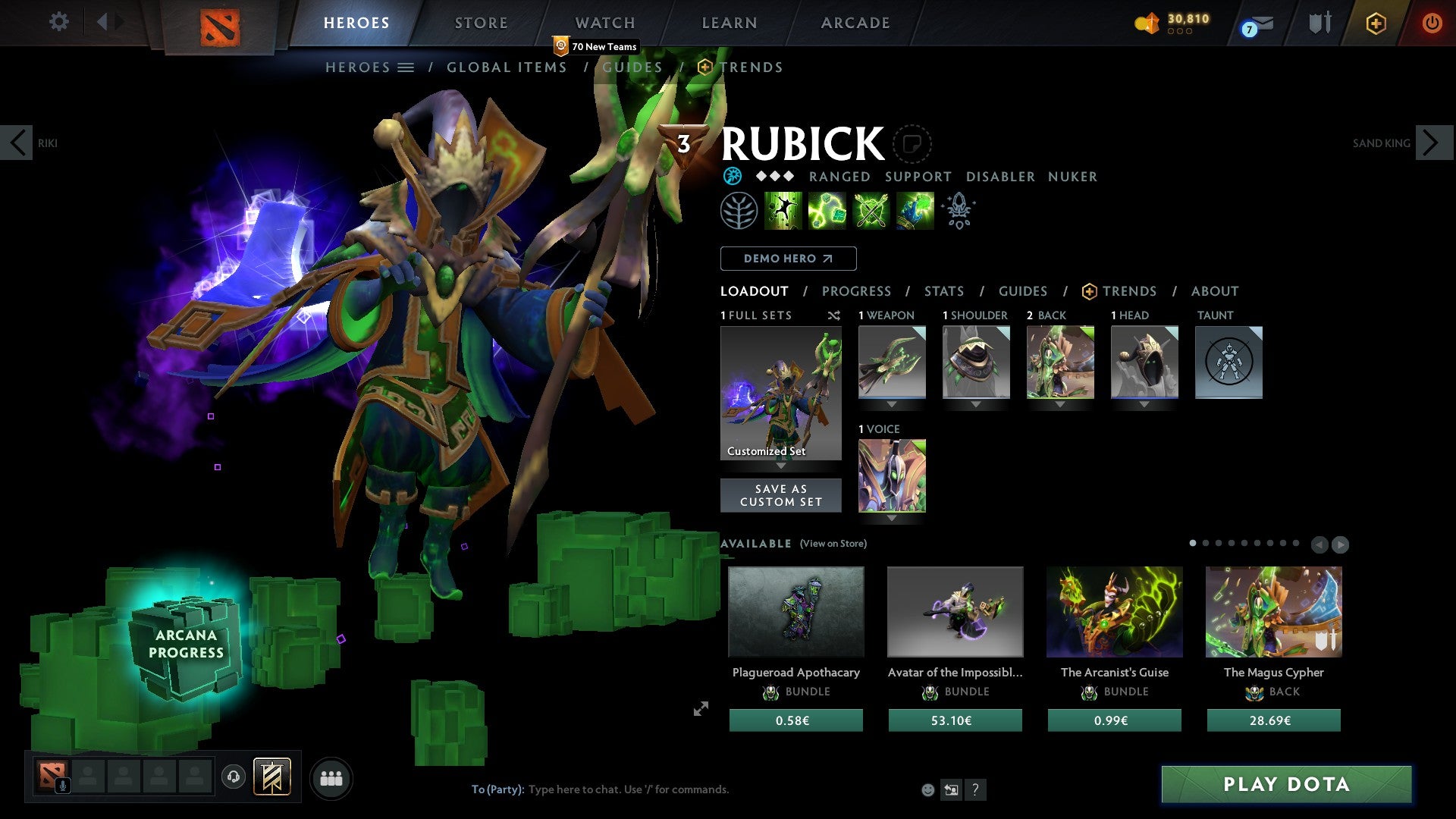Switch to the Progress tab
The image size is (1456, 819).
pyautogui.click(x=857, y=291)
